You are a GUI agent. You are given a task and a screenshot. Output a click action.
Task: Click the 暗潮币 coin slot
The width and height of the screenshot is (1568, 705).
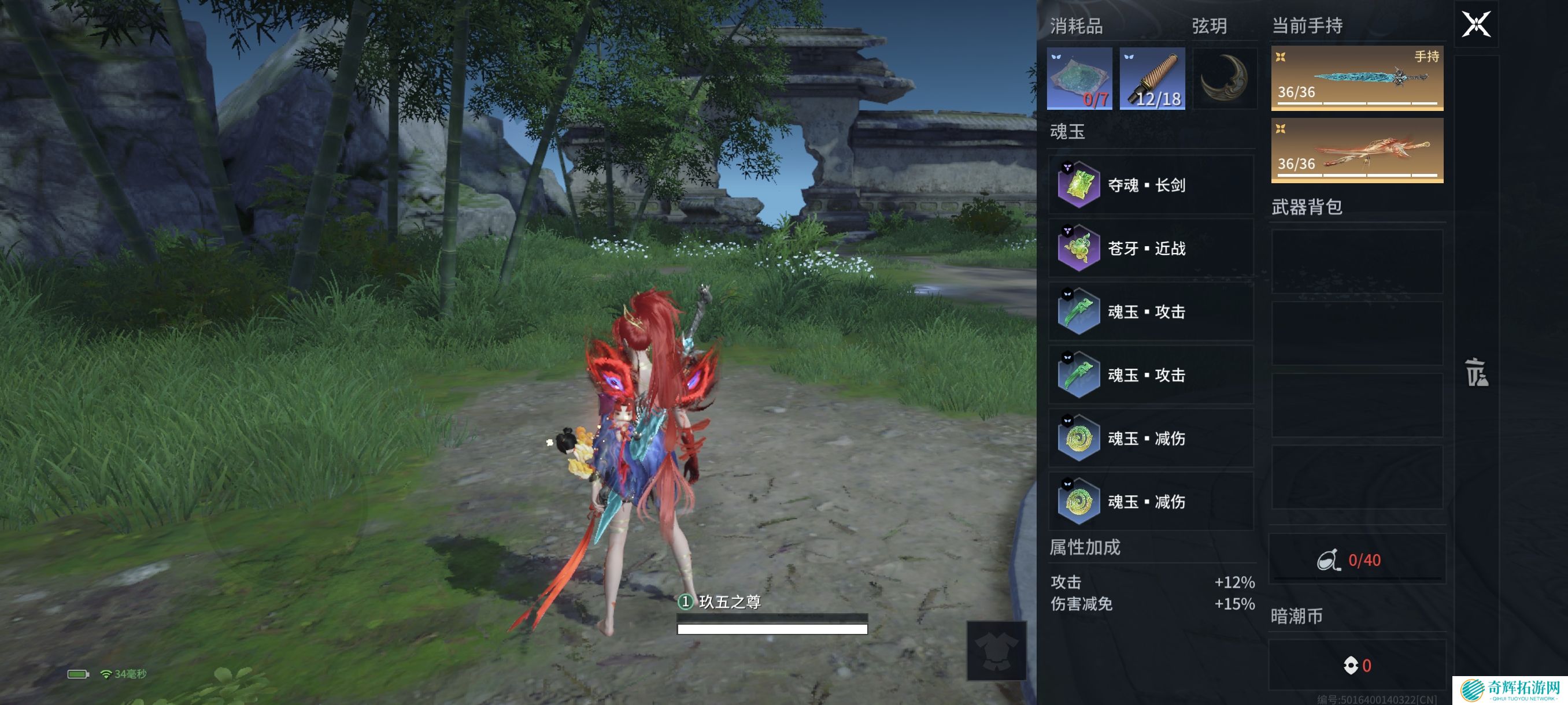pyautogui.click(x=1357, y=665)
